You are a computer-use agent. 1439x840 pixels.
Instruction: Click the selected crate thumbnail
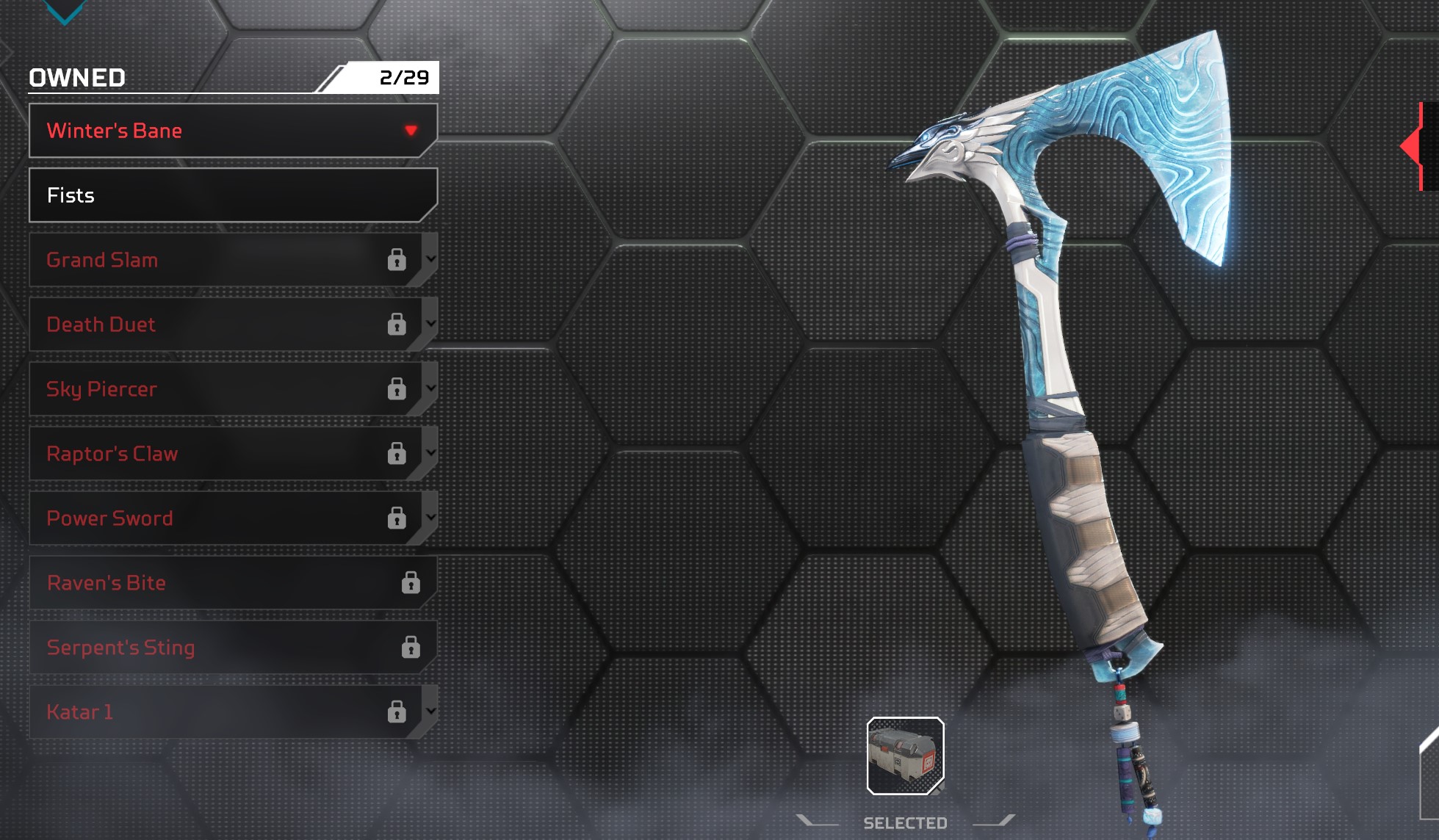[x=905, y=756]
